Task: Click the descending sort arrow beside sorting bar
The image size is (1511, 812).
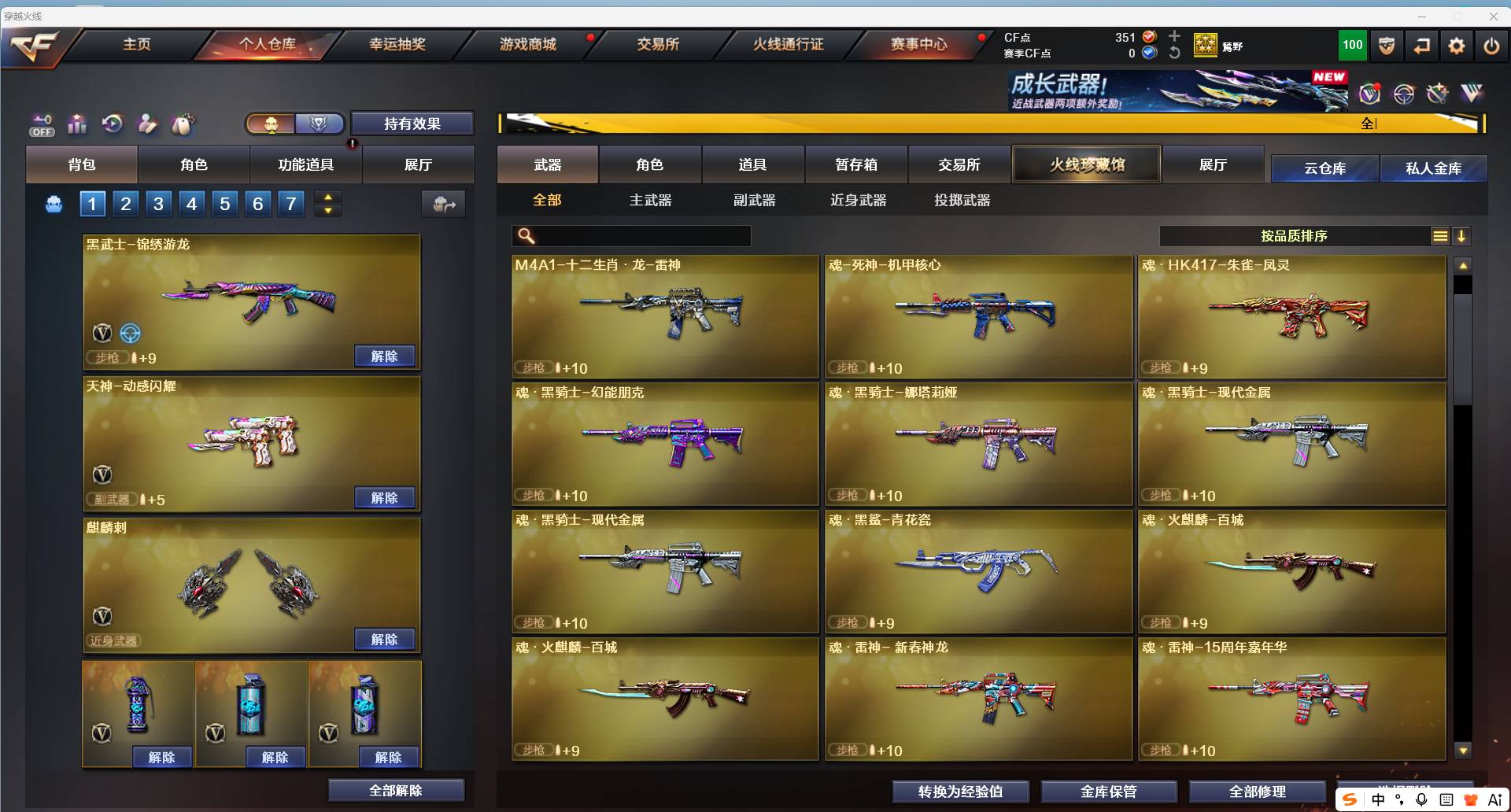Action: tap(1463, 235)
